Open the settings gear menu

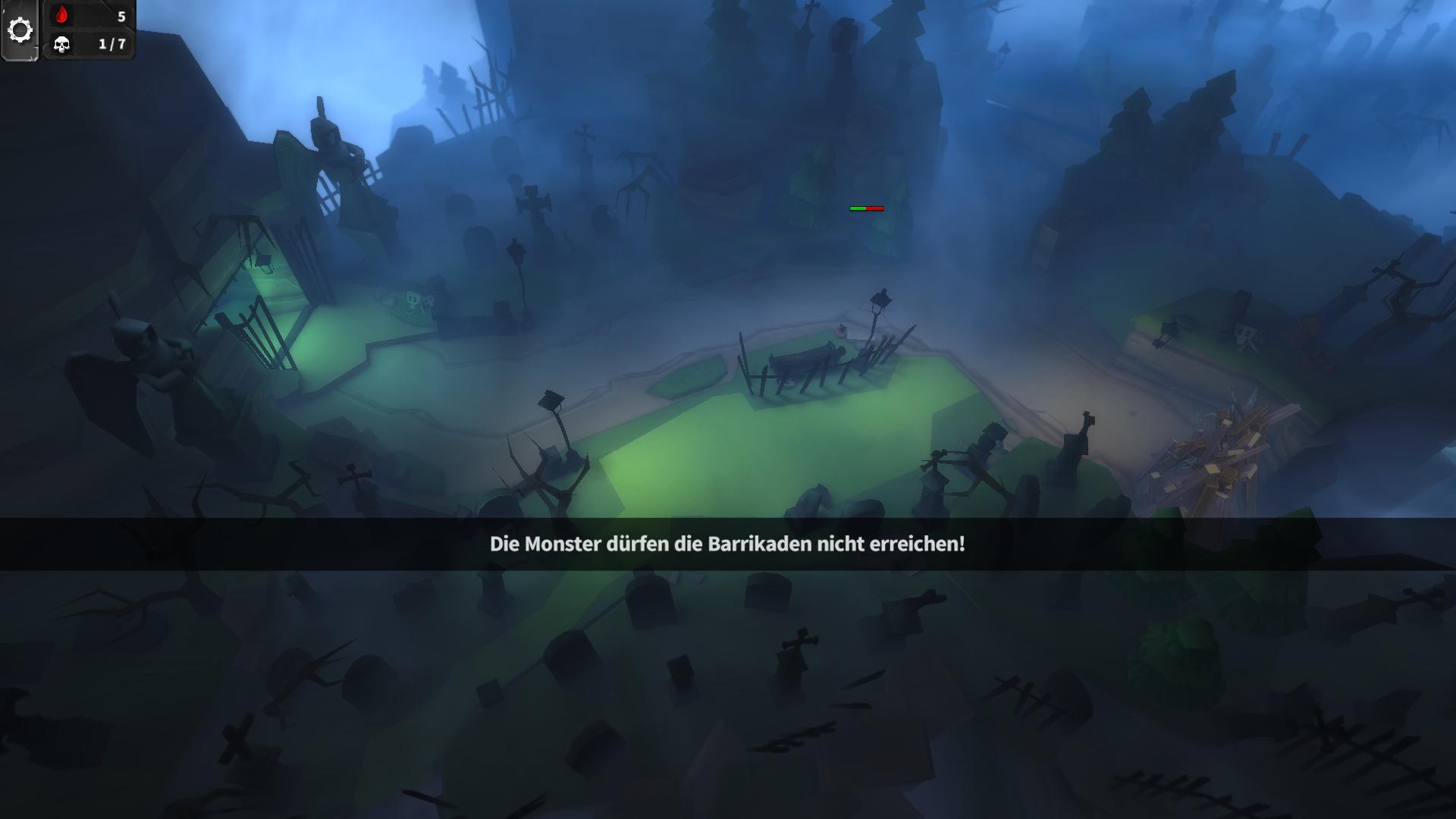pyautogui.click(x=20, y=28)
